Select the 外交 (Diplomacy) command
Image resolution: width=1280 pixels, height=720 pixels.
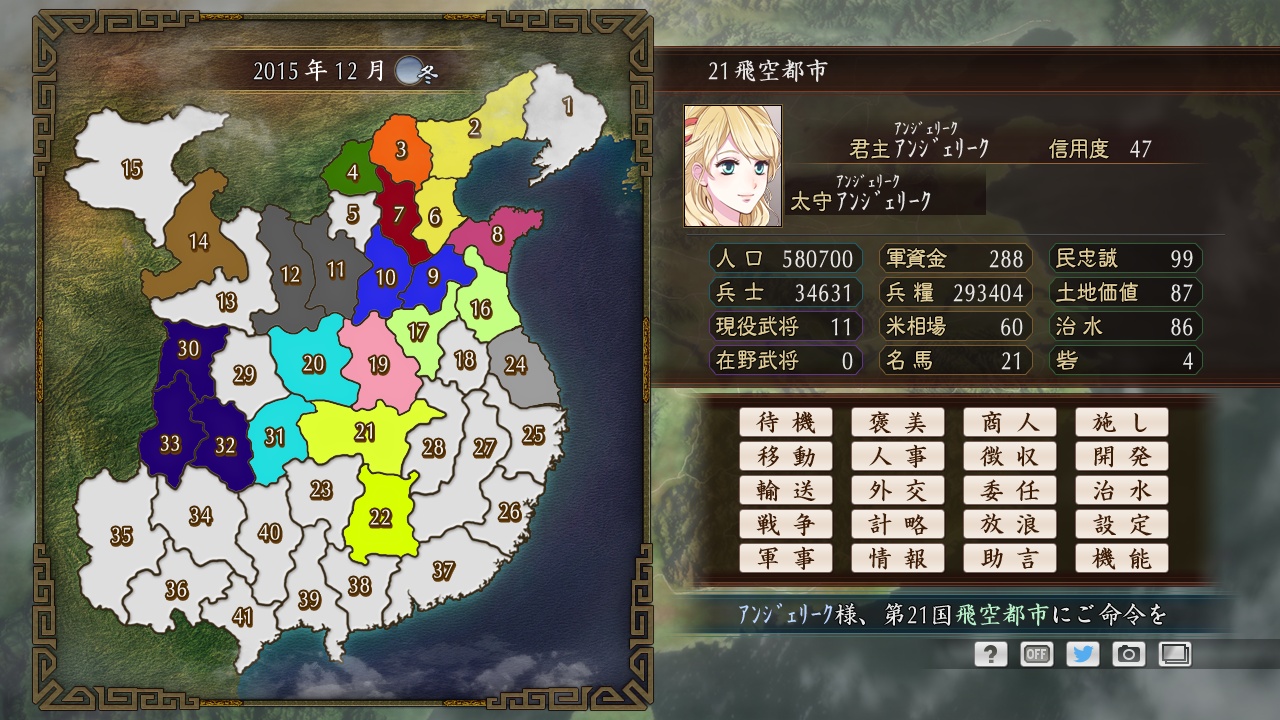[898, 490]
